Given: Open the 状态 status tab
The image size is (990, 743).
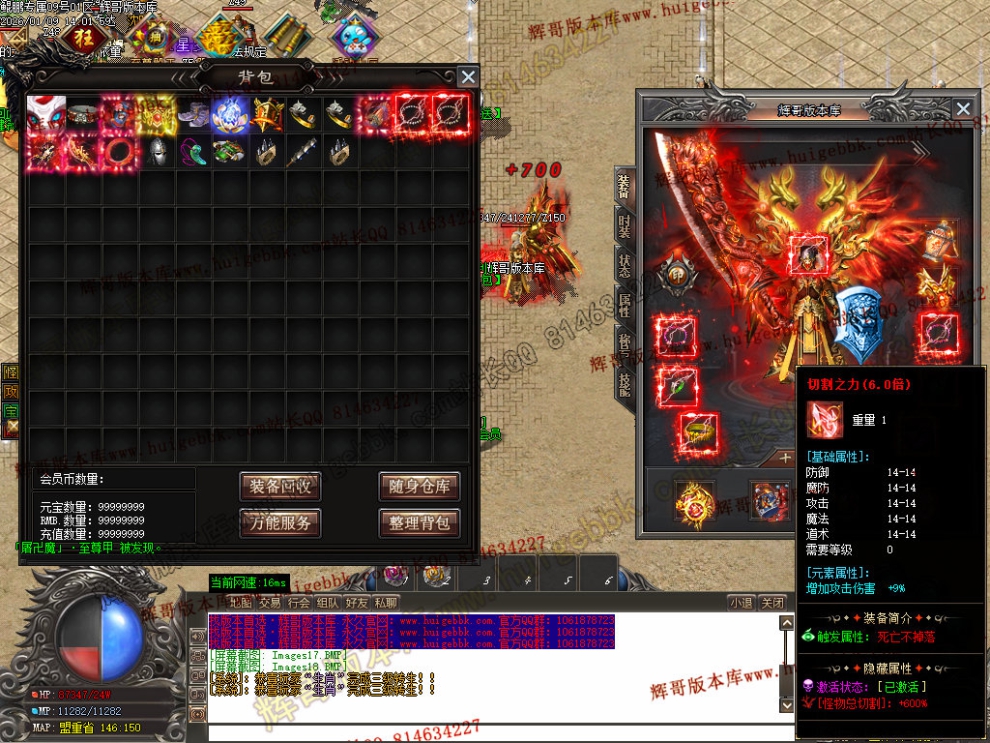Looking at the screenshot, I should tap(624, 269).
